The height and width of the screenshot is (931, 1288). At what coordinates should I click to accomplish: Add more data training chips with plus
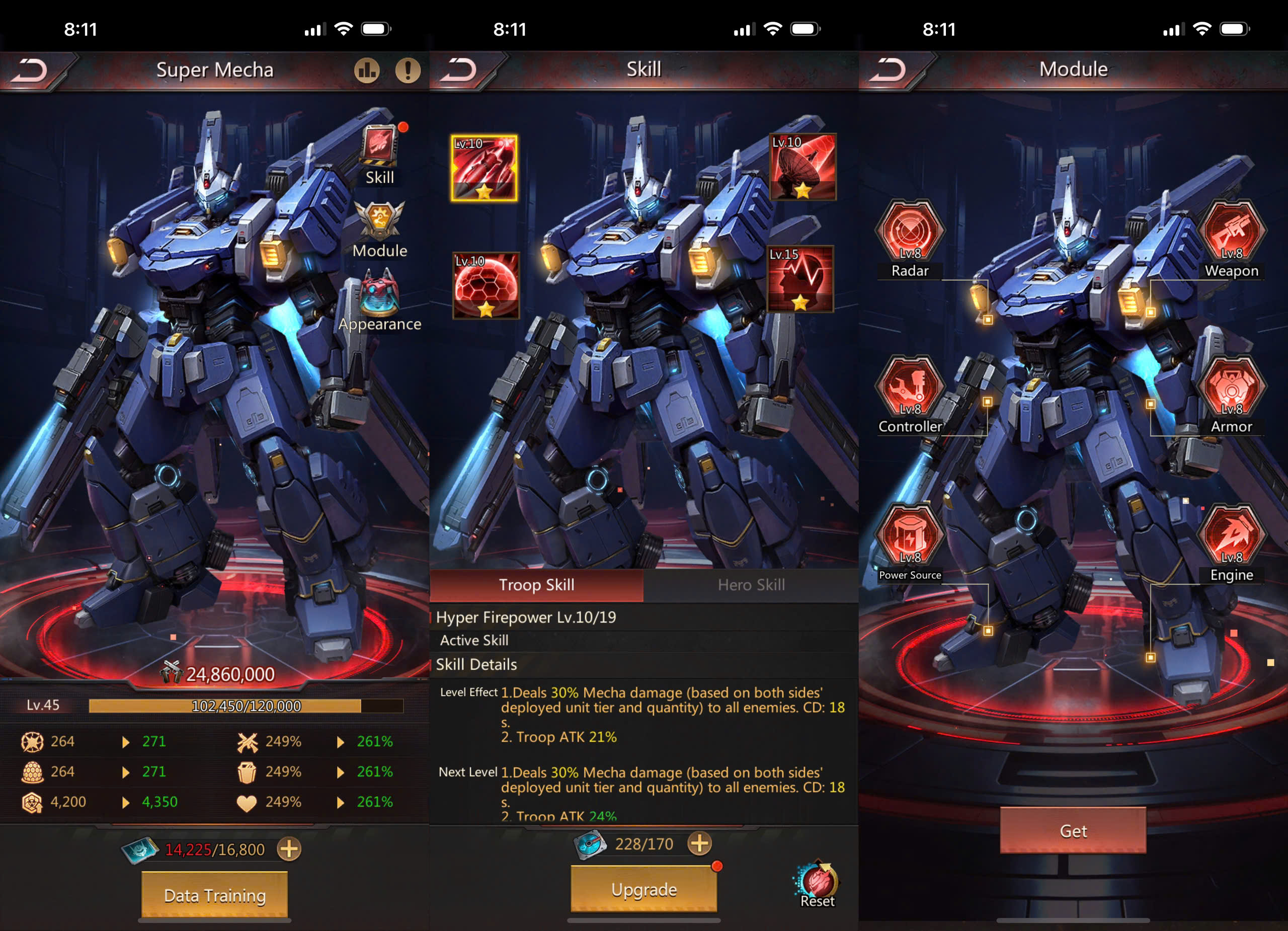(289, 849)
